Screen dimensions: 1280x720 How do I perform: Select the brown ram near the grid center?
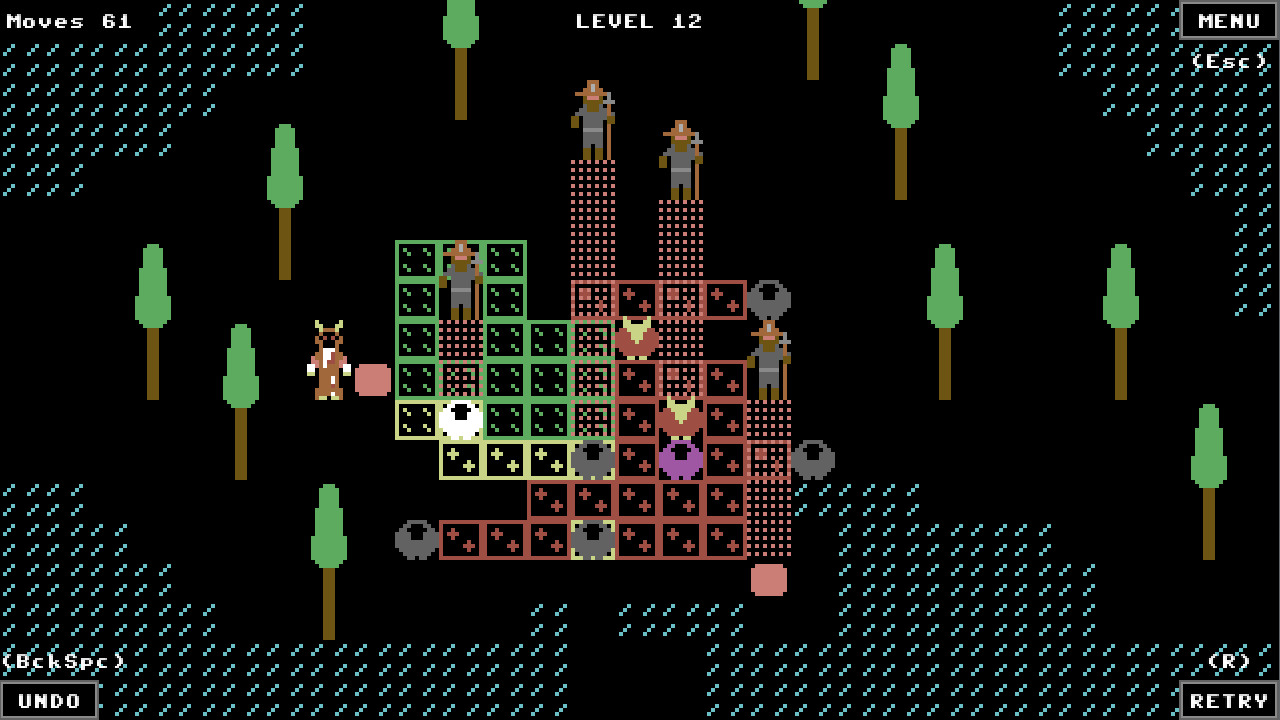click(681, 414)
